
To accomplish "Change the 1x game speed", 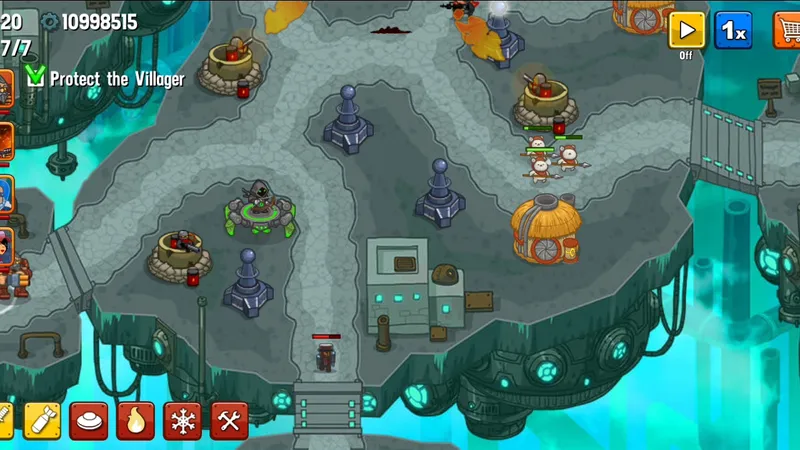I will [x=733, y=30].
